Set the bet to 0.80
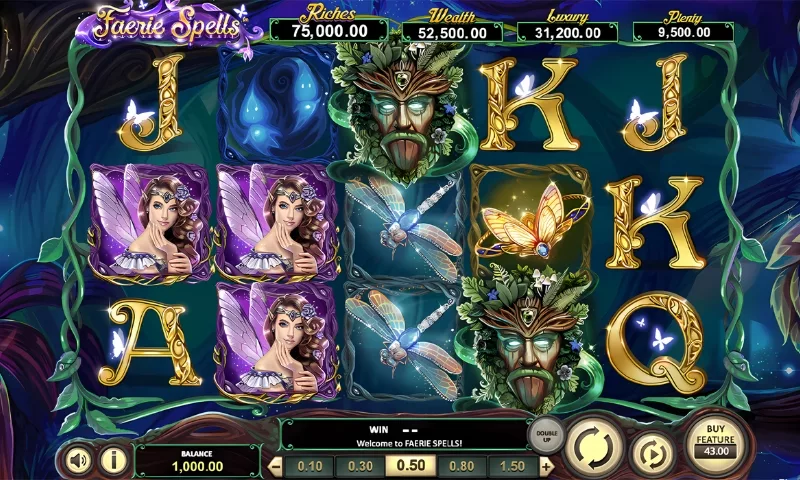The height and width of the screenshot is (480, 800). (x=461, y=466)
